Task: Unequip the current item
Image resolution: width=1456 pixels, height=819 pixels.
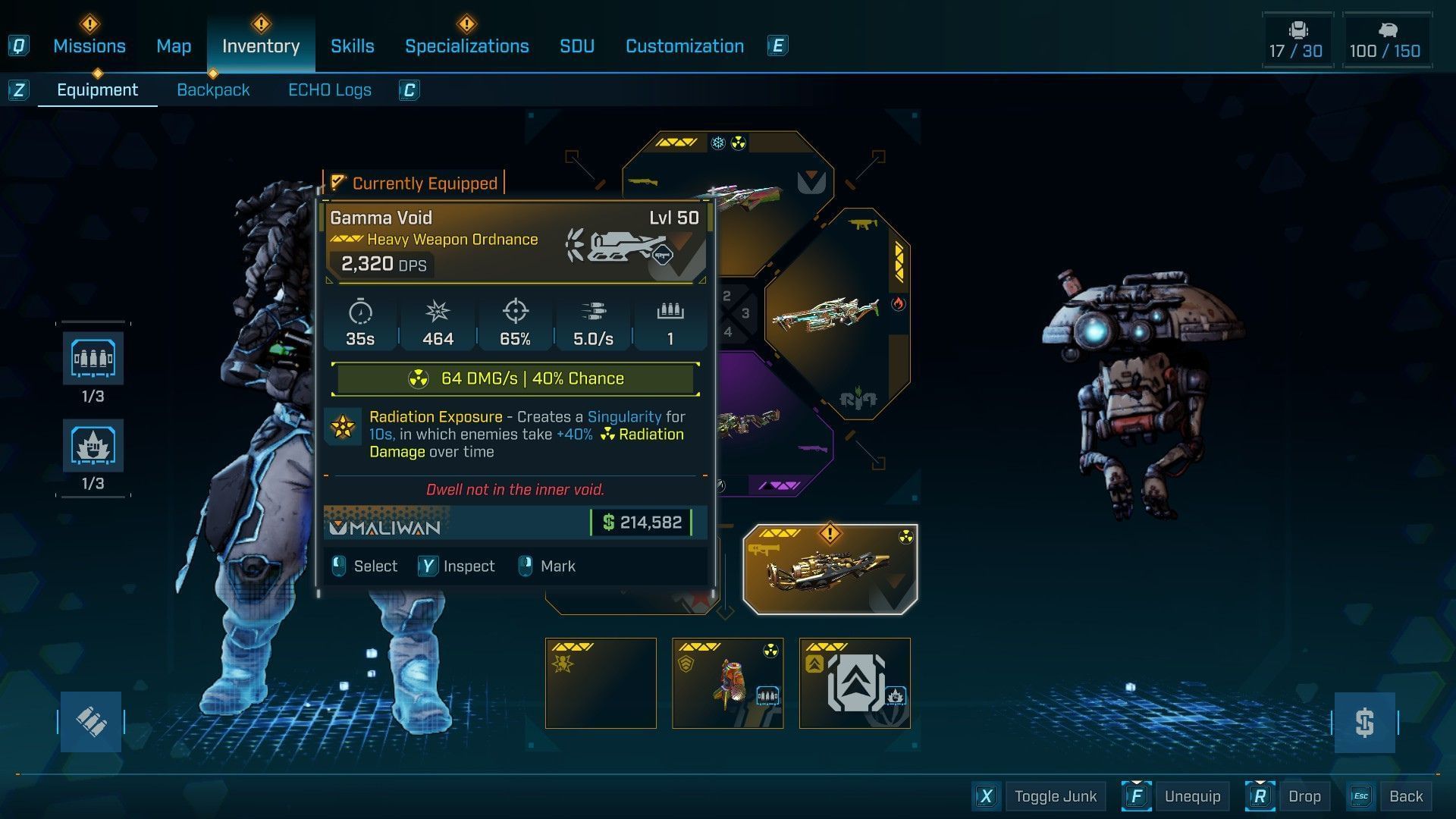Action: point(1192,796)
